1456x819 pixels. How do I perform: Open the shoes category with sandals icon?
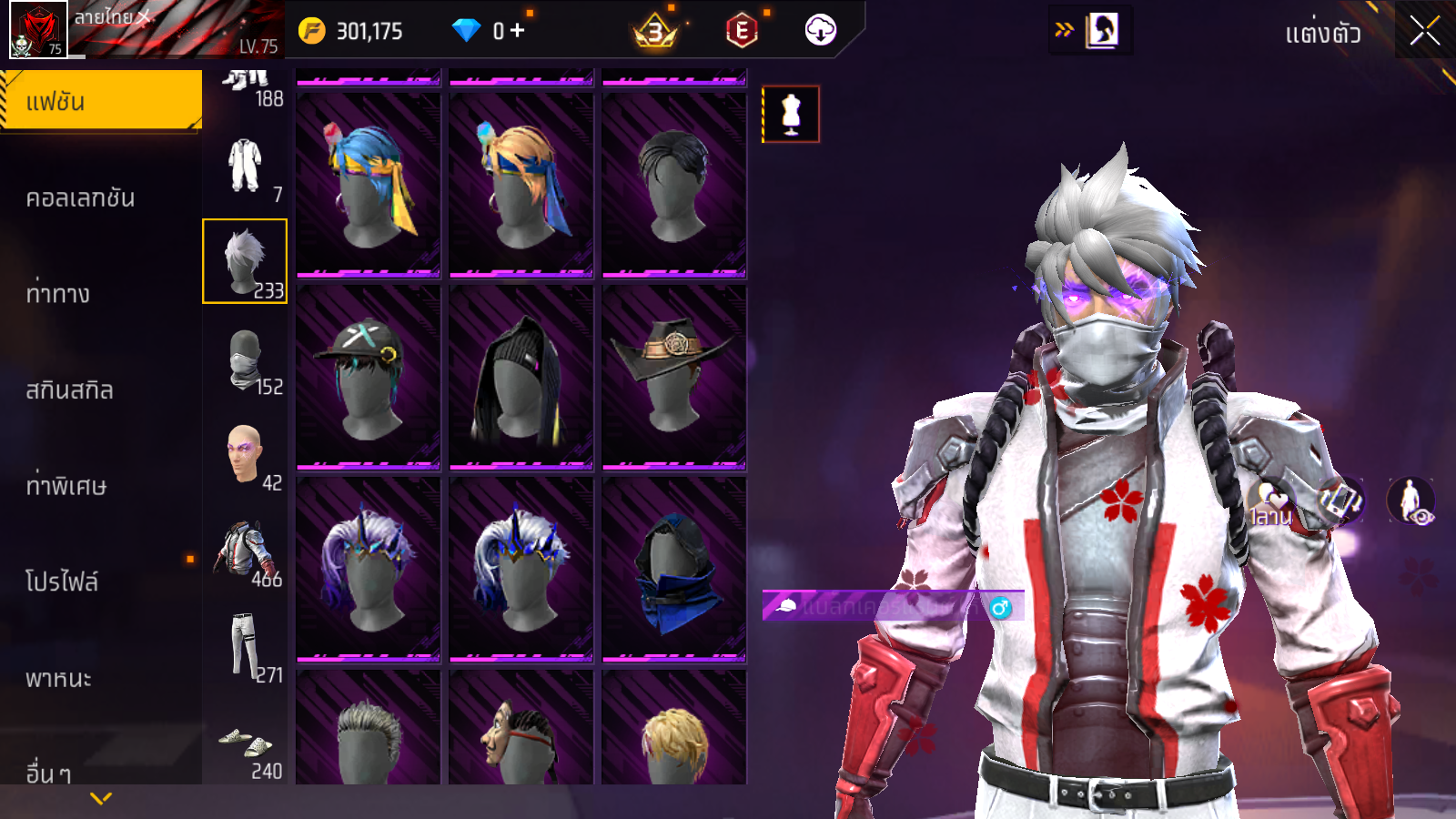(245, 744)
